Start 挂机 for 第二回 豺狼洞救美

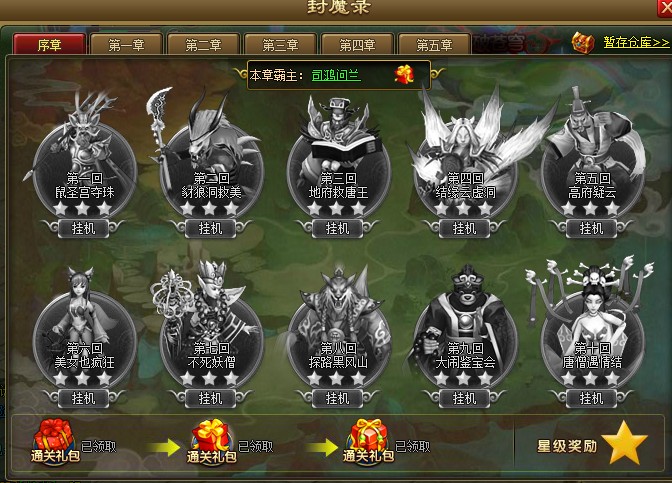210,228
